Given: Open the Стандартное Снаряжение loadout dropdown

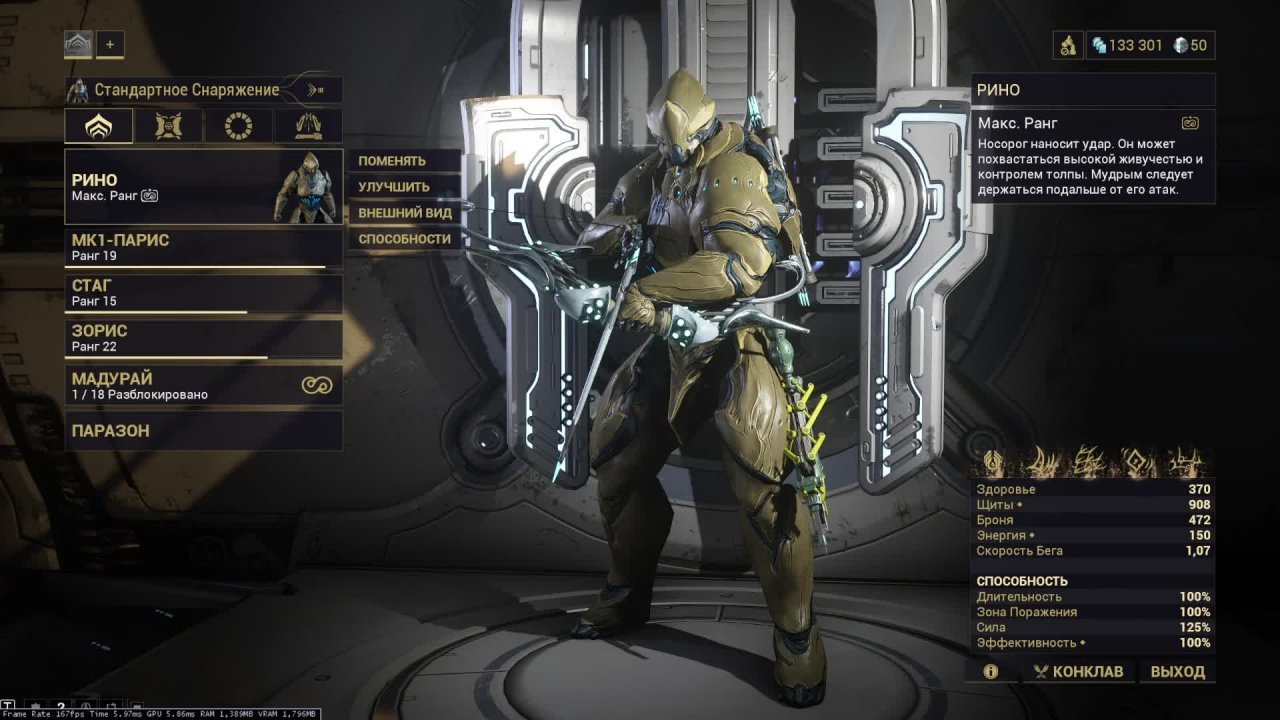Looking at the screenshot, I should (x=203, y=90).
